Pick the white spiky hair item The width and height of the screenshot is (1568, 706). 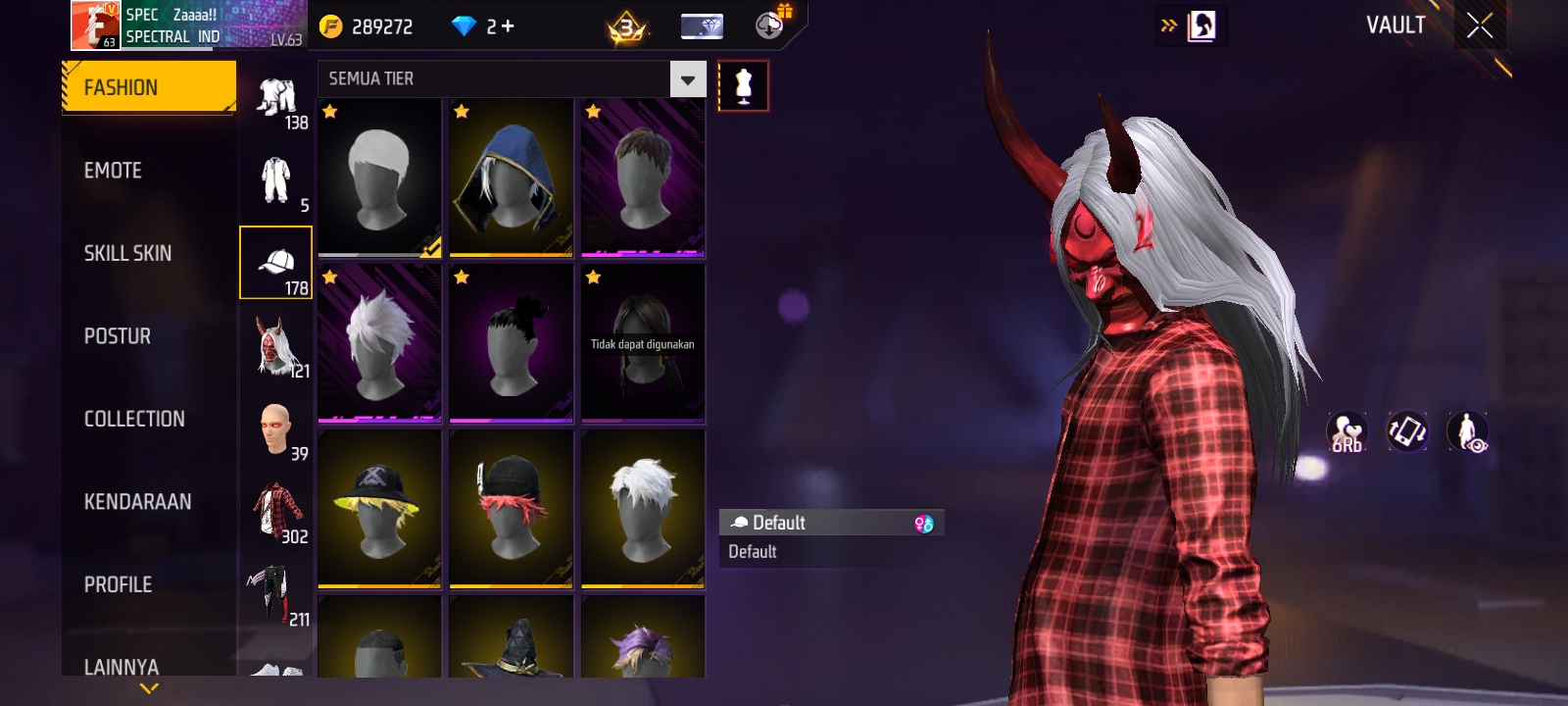(x=379, y=343)
